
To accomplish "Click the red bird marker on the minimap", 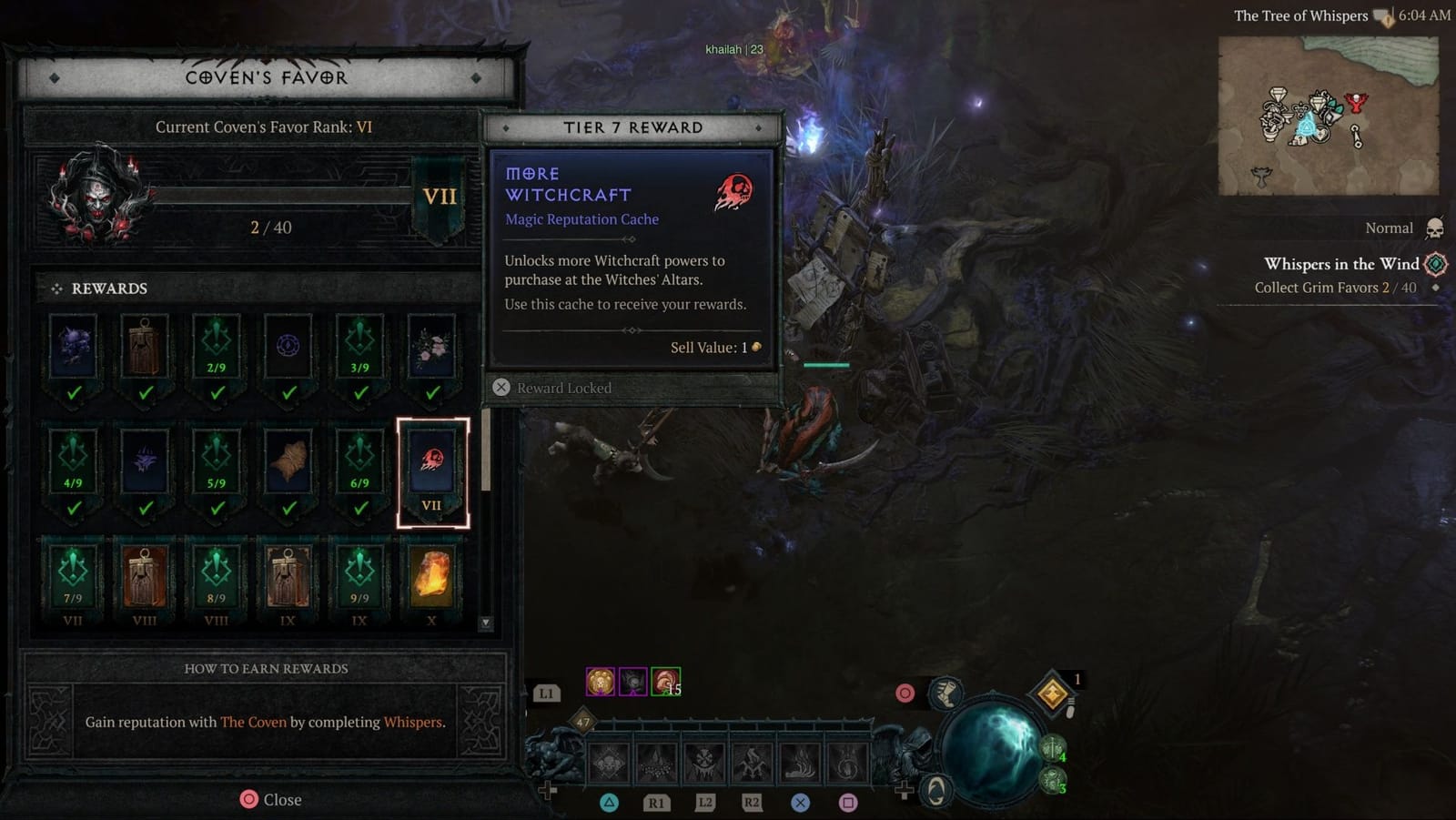I will click(x=1356, y=101).
